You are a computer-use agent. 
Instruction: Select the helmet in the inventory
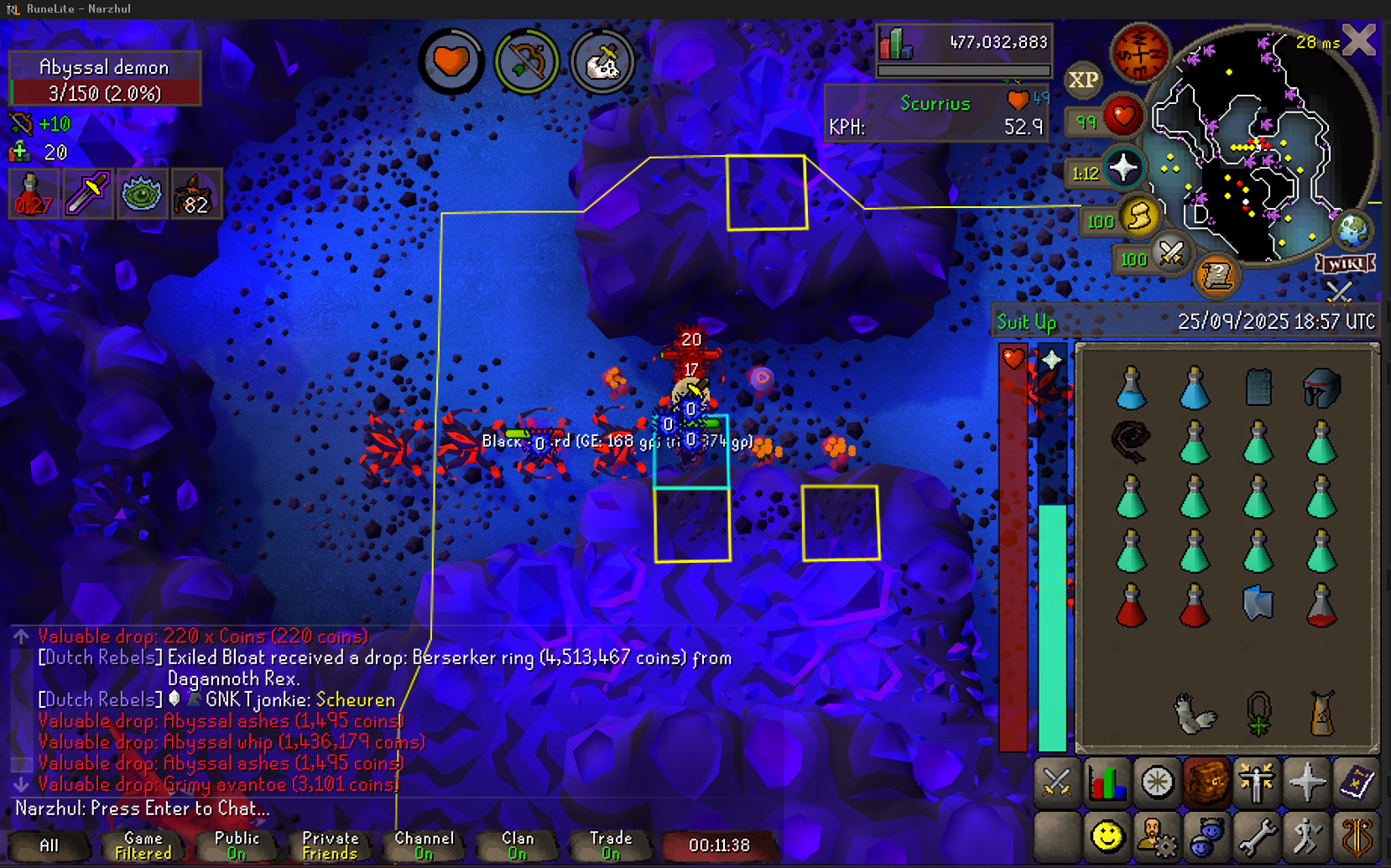pos(1321,387)
